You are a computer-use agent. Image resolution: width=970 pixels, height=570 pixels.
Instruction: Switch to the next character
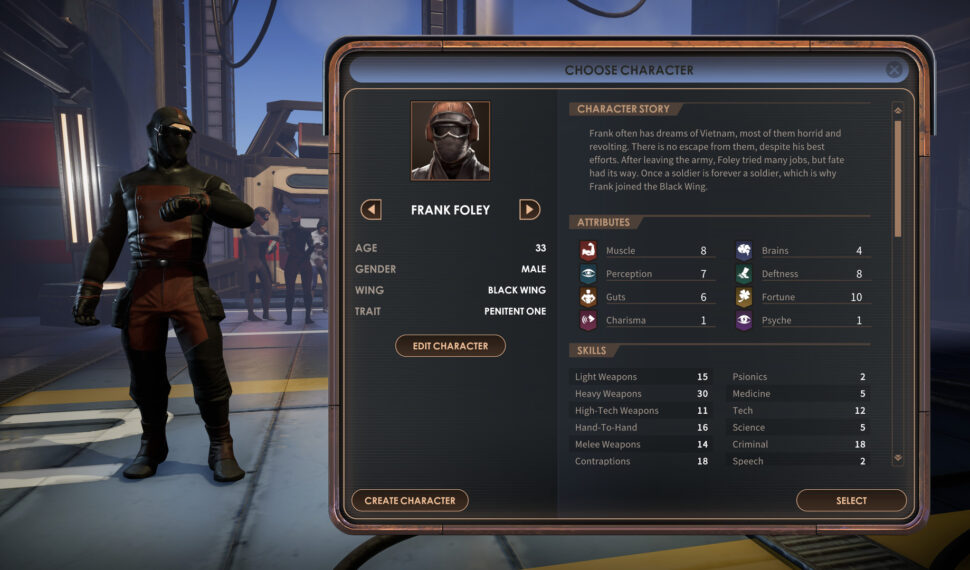[x=530, y=210]
